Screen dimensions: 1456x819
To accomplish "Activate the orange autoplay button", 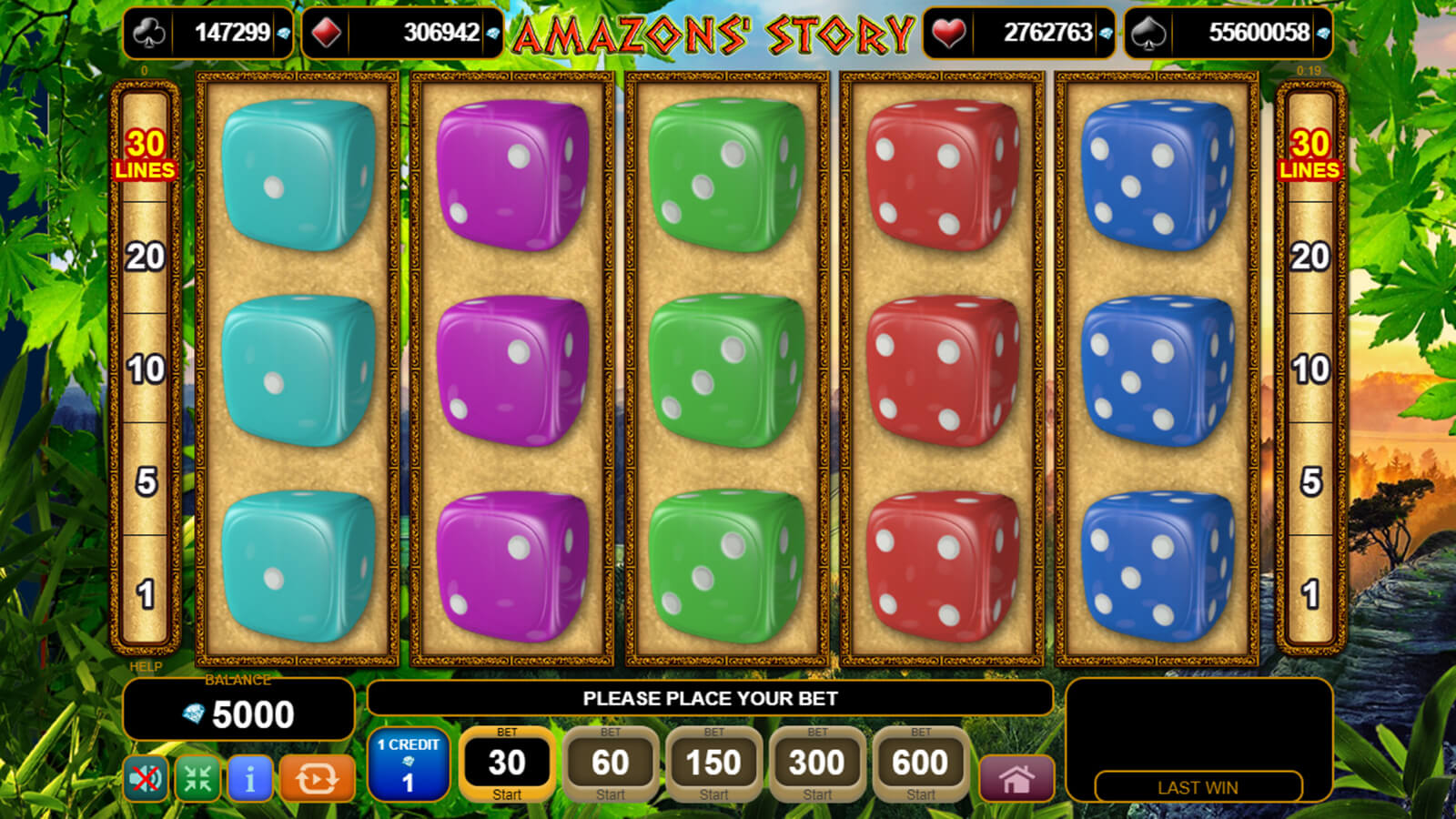I will point(316,779).
